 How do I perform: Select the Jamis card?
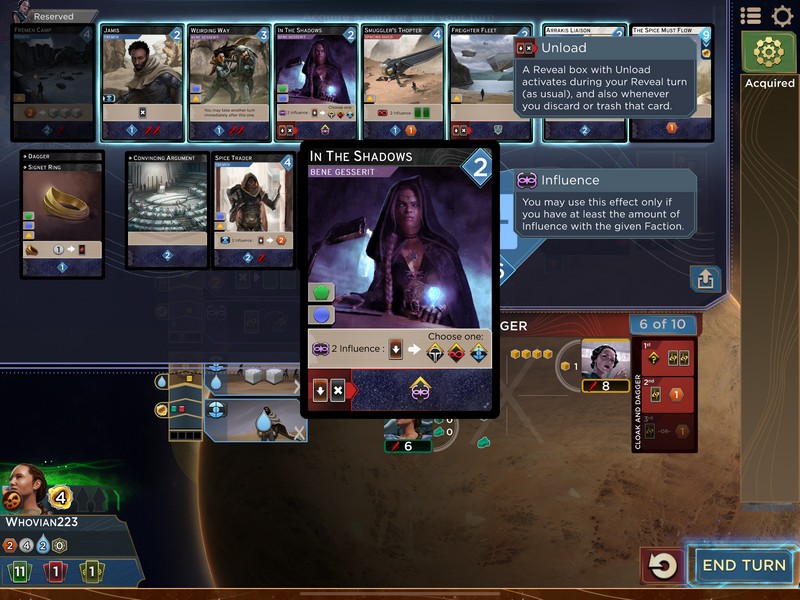142,82
